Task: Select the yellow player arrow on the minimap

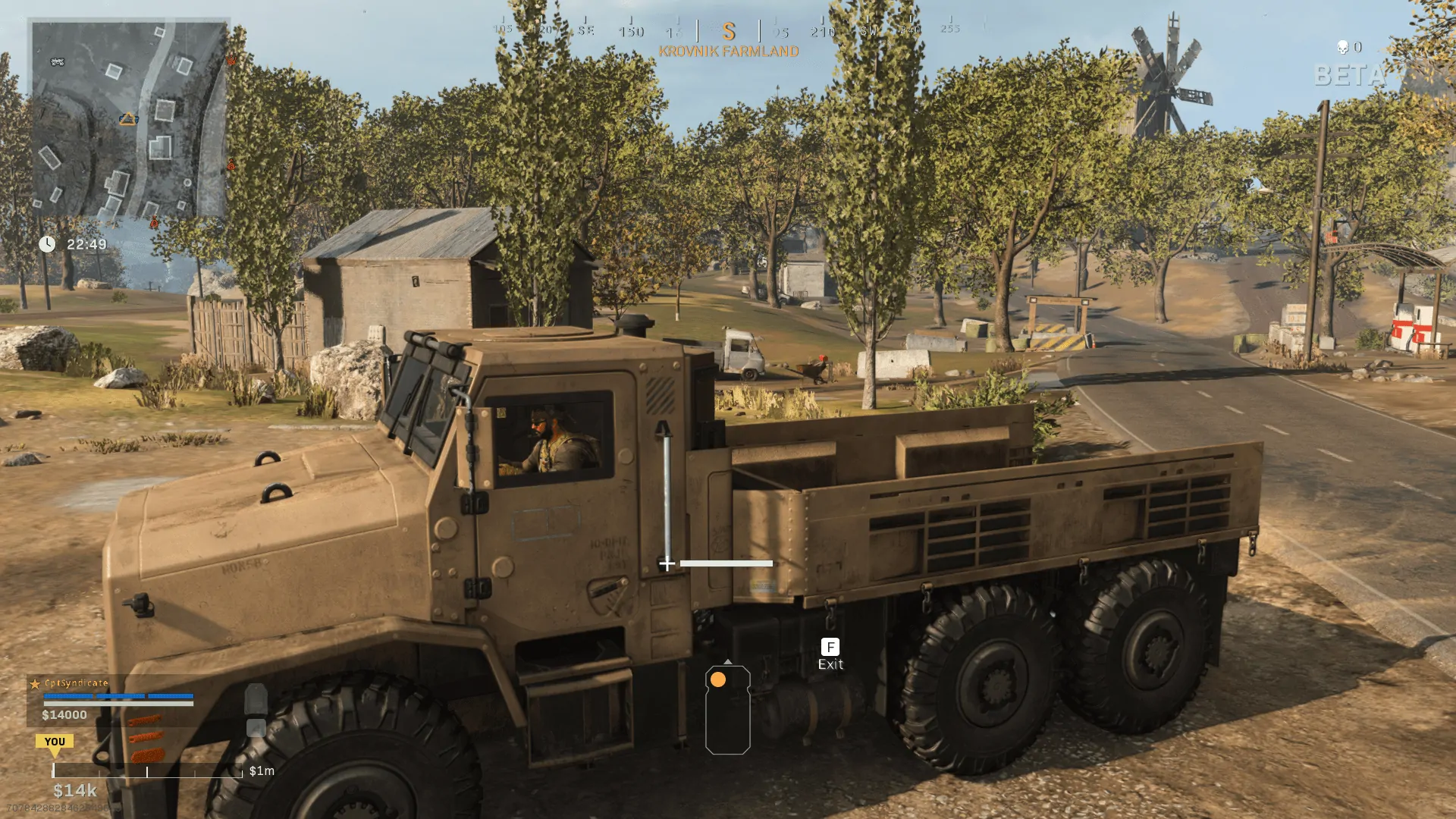Action: pos(128,119)
